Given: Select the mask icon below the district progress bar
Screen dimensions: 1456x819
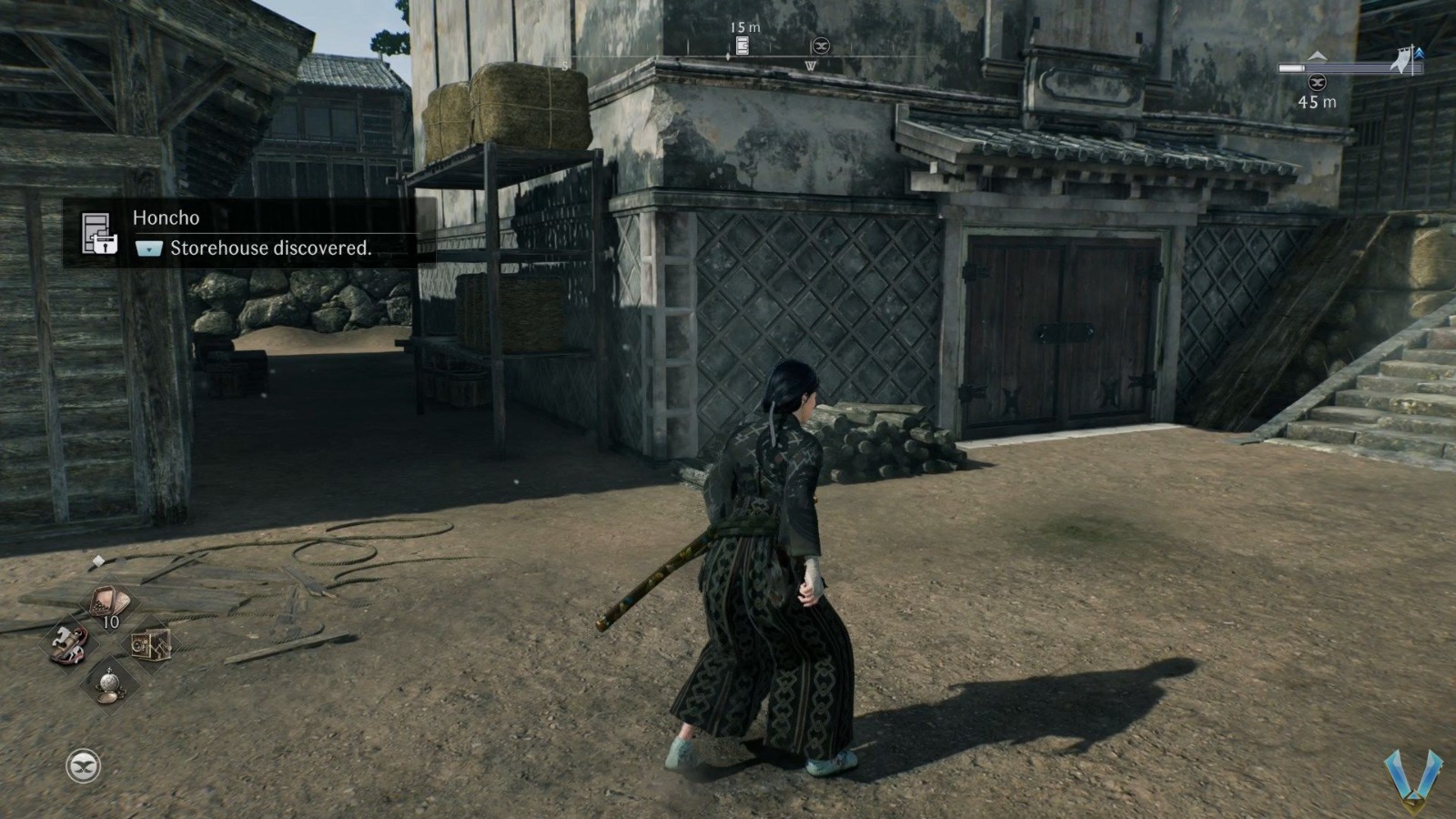Looking at the screenshot, I should coord(1317,83).
